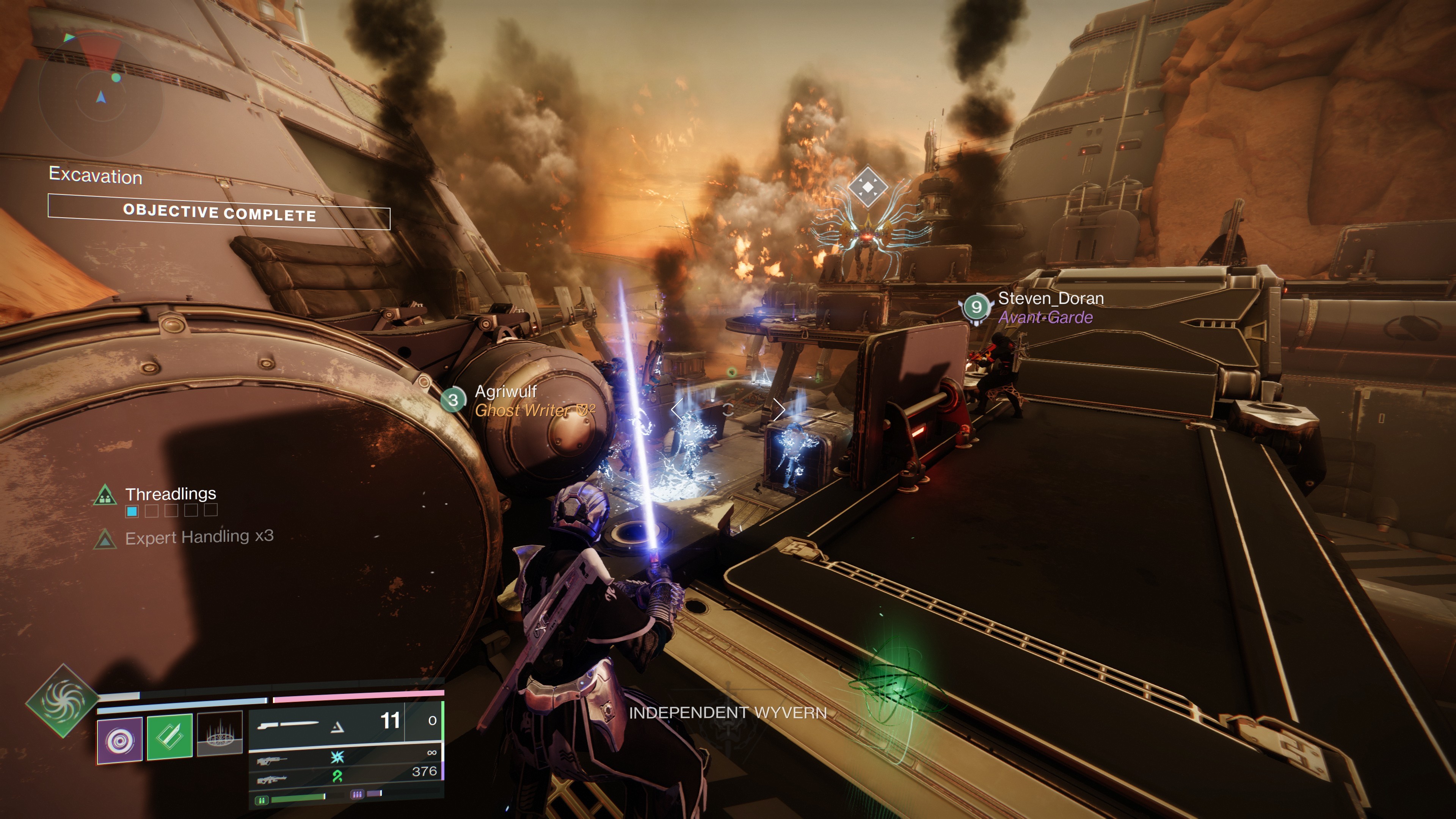Trigger the green melee ability icon
The width and height of the screenshot is (1456, 819).
[169, 736]
